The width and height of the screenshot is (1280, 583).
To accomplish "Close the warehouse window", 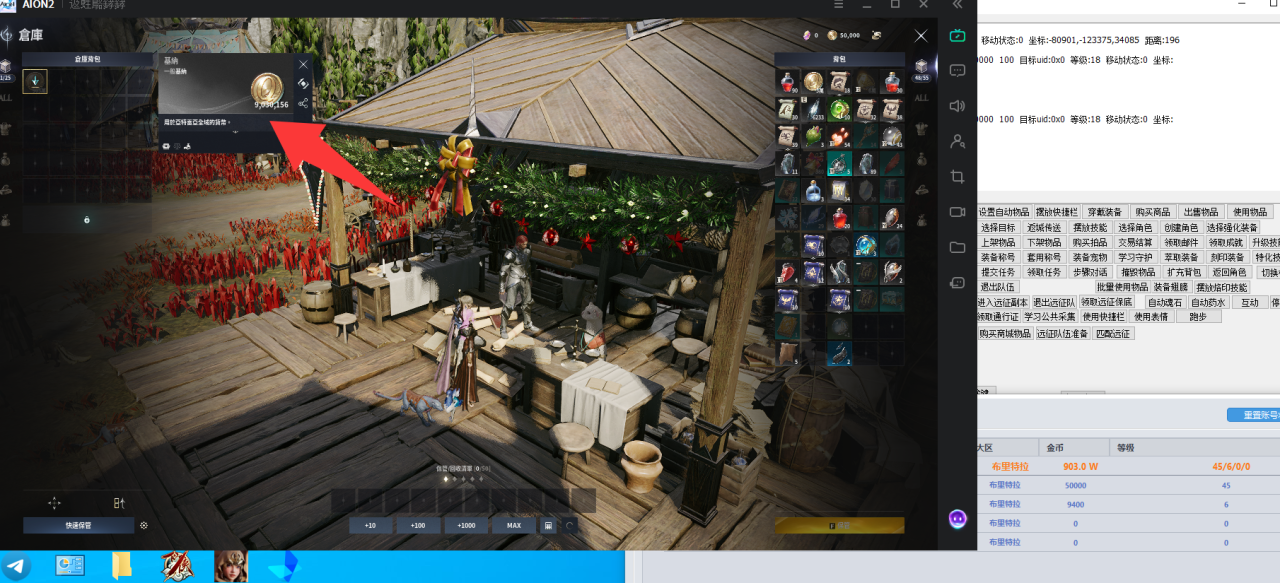I will point(921,36).
